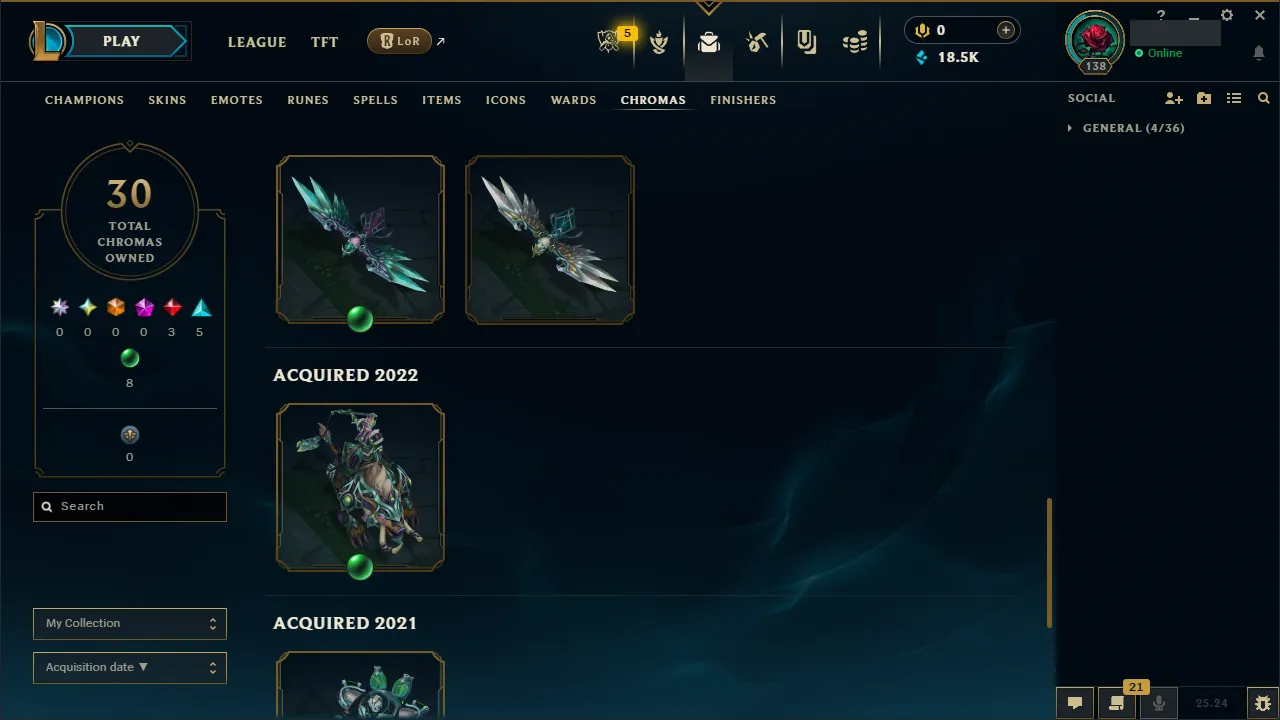Open the Store coins icon
This screenshot has width=1280, height=720.
tap(855, 41)
